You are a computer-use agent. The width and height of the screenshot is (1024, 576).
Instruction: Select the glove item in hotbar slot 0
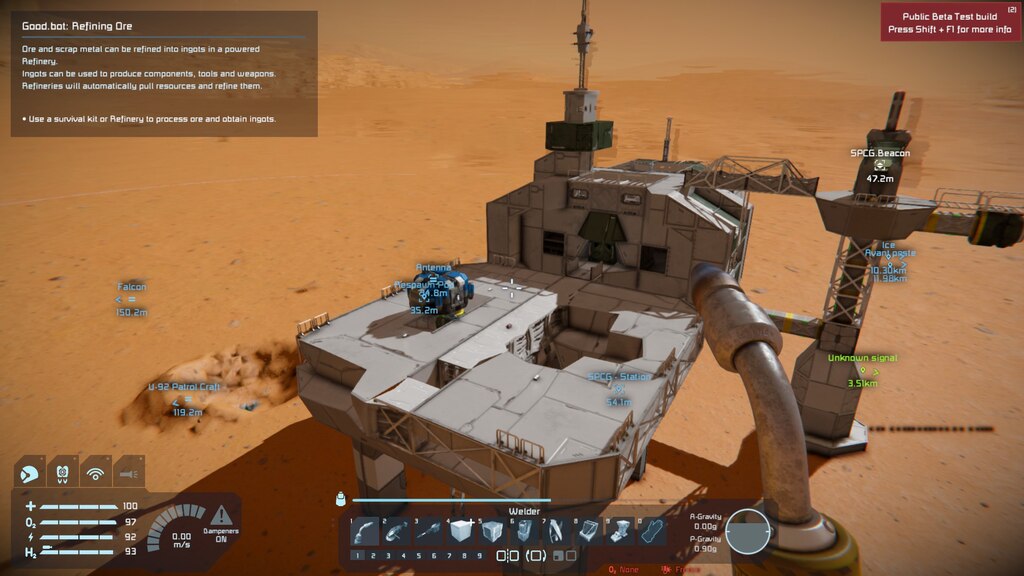point(653,531)
